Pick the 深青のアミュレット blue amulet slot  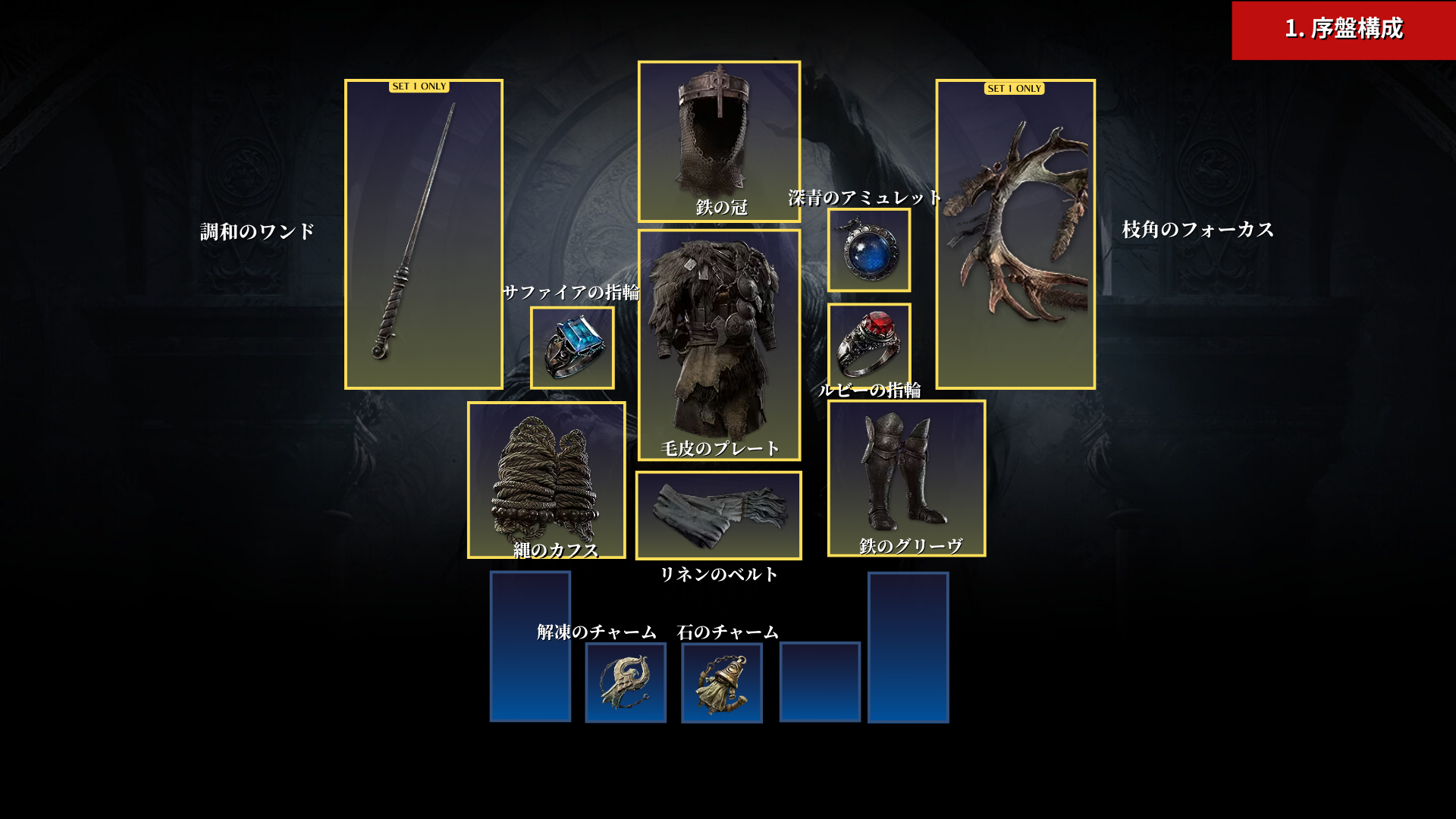869,251
